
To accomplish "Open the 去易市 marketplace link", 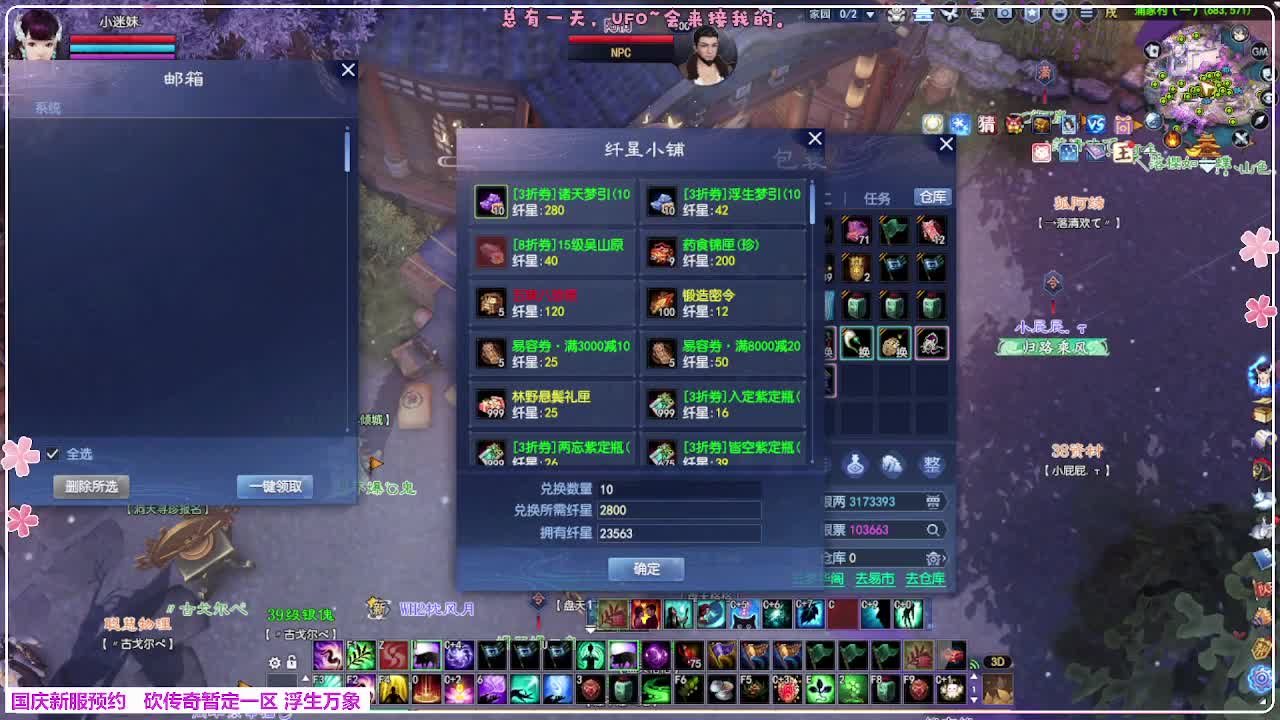I will tap(876, 579).
